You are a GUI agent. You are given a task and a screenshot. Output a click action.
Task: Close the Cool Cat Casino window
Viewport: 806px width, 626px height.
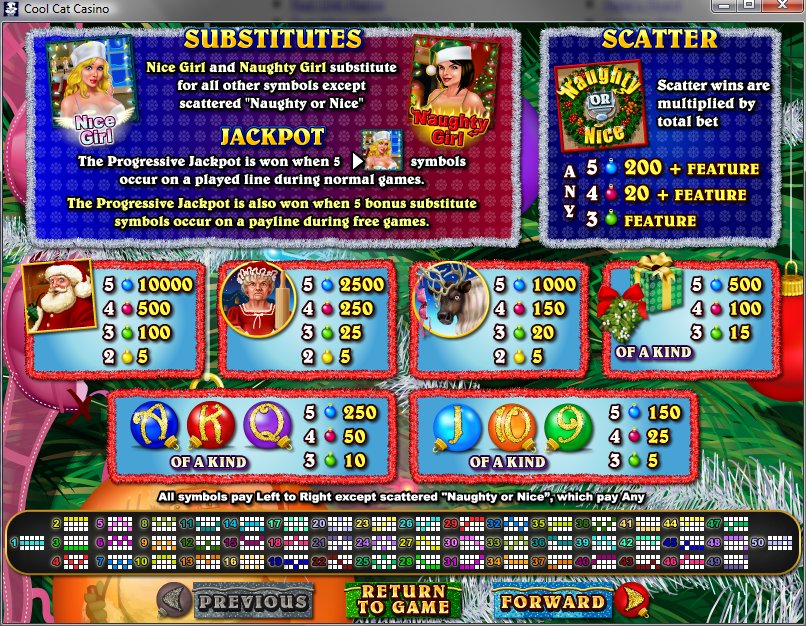(781, 7)
